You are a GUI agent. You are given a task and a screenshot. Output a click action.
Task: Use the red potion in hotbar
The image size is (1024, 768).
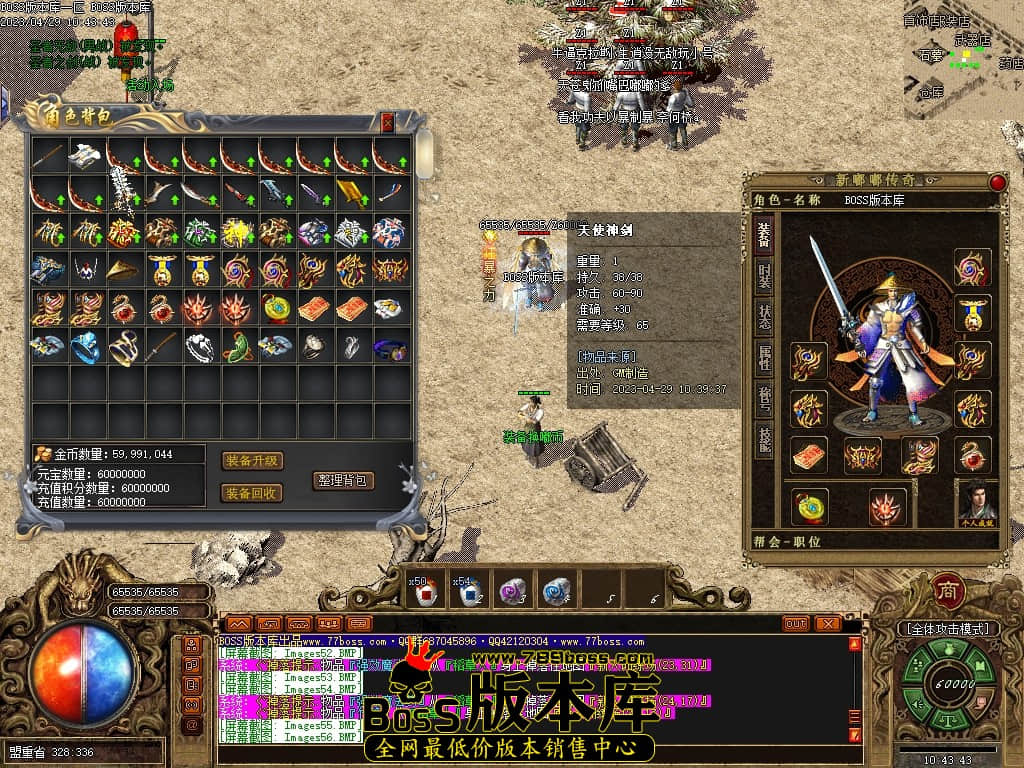tap(427, 592)
